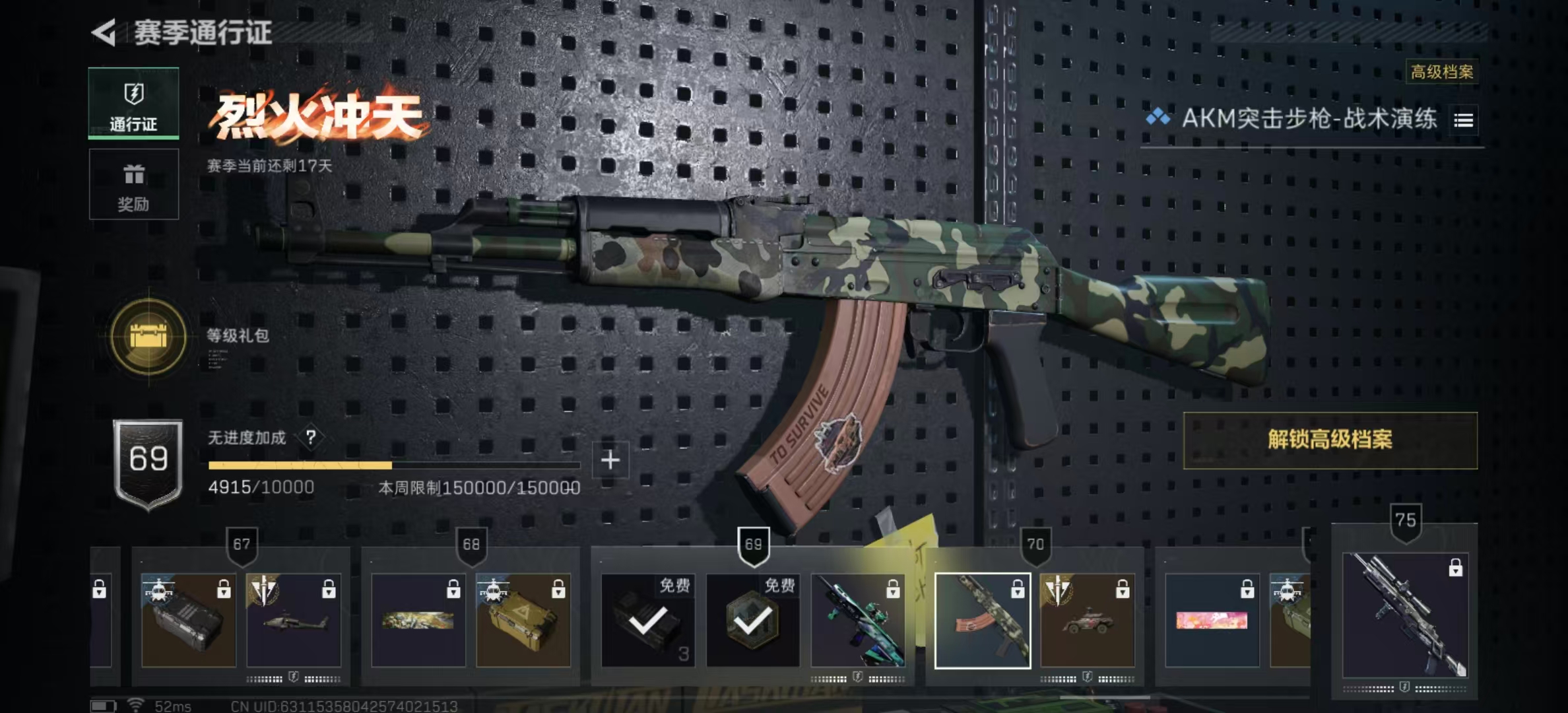Select the helicopter reward at level 67

[294, 621]
